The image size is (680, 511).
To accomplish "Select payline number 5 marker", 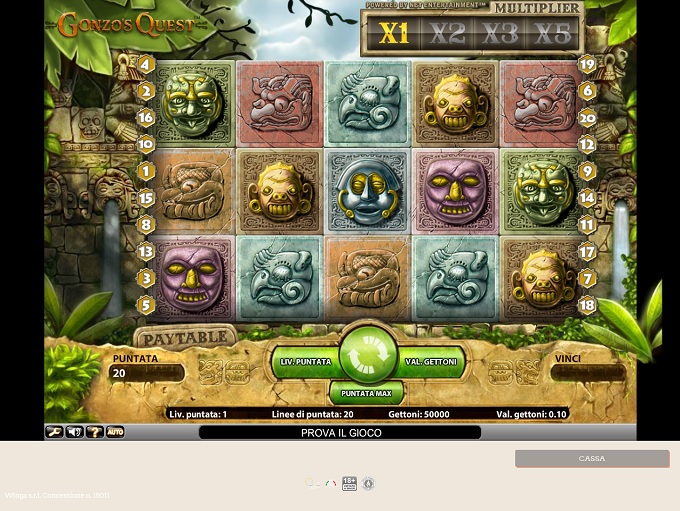I will coord(146,305).
